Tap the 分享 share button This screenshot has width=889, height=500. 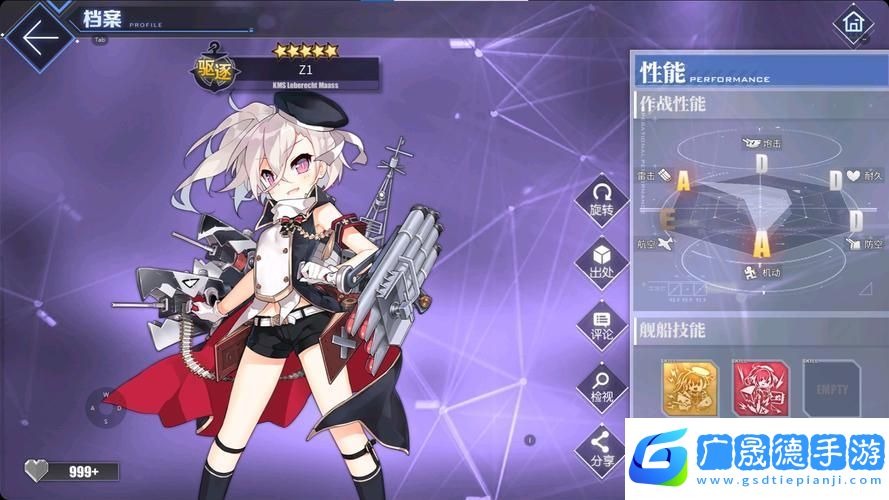pyautogui.click(x=601, y=445)
